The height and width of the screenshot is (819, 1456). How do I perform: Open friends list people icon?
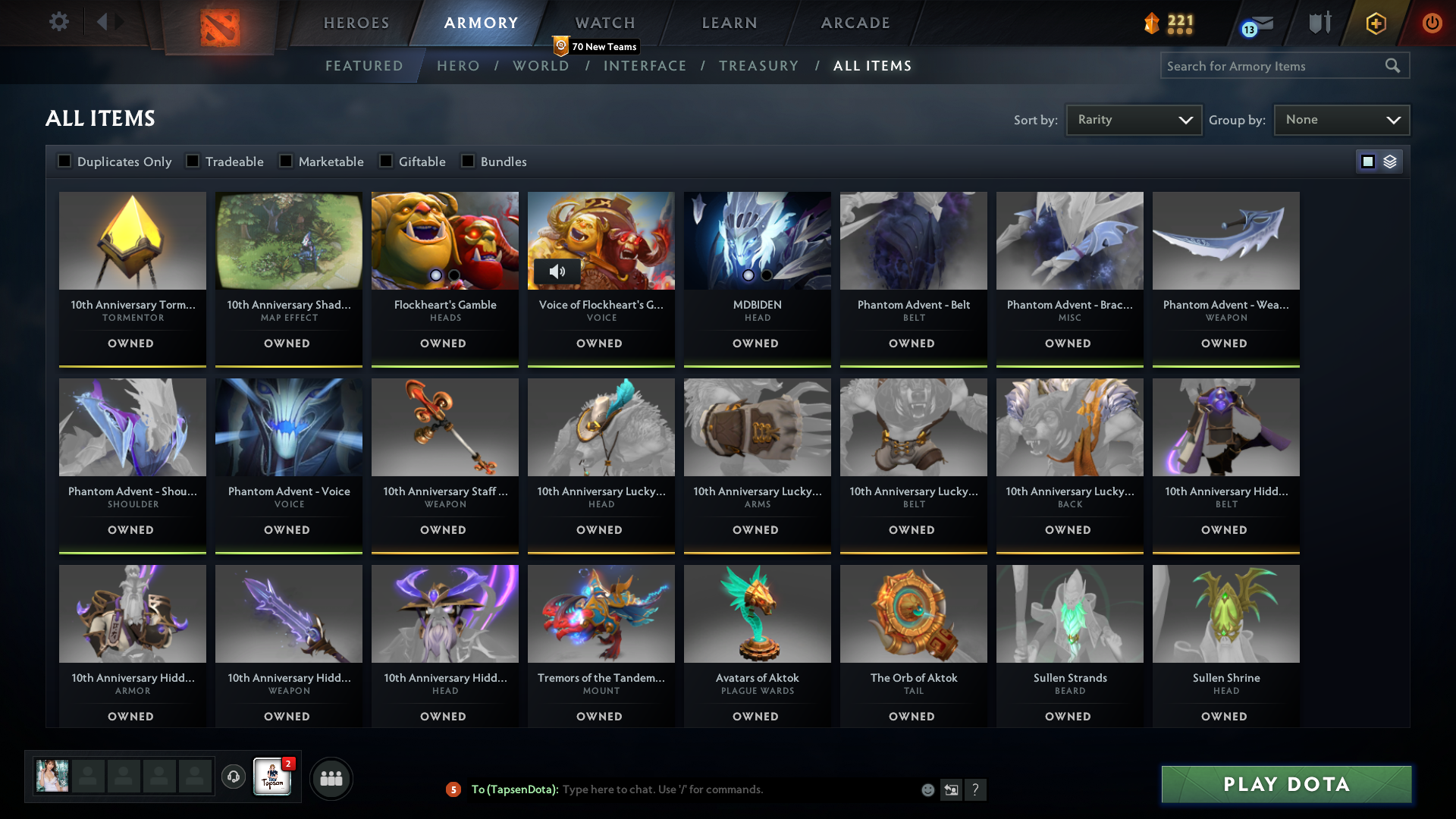pyautogui.click(x=331, y=778)
